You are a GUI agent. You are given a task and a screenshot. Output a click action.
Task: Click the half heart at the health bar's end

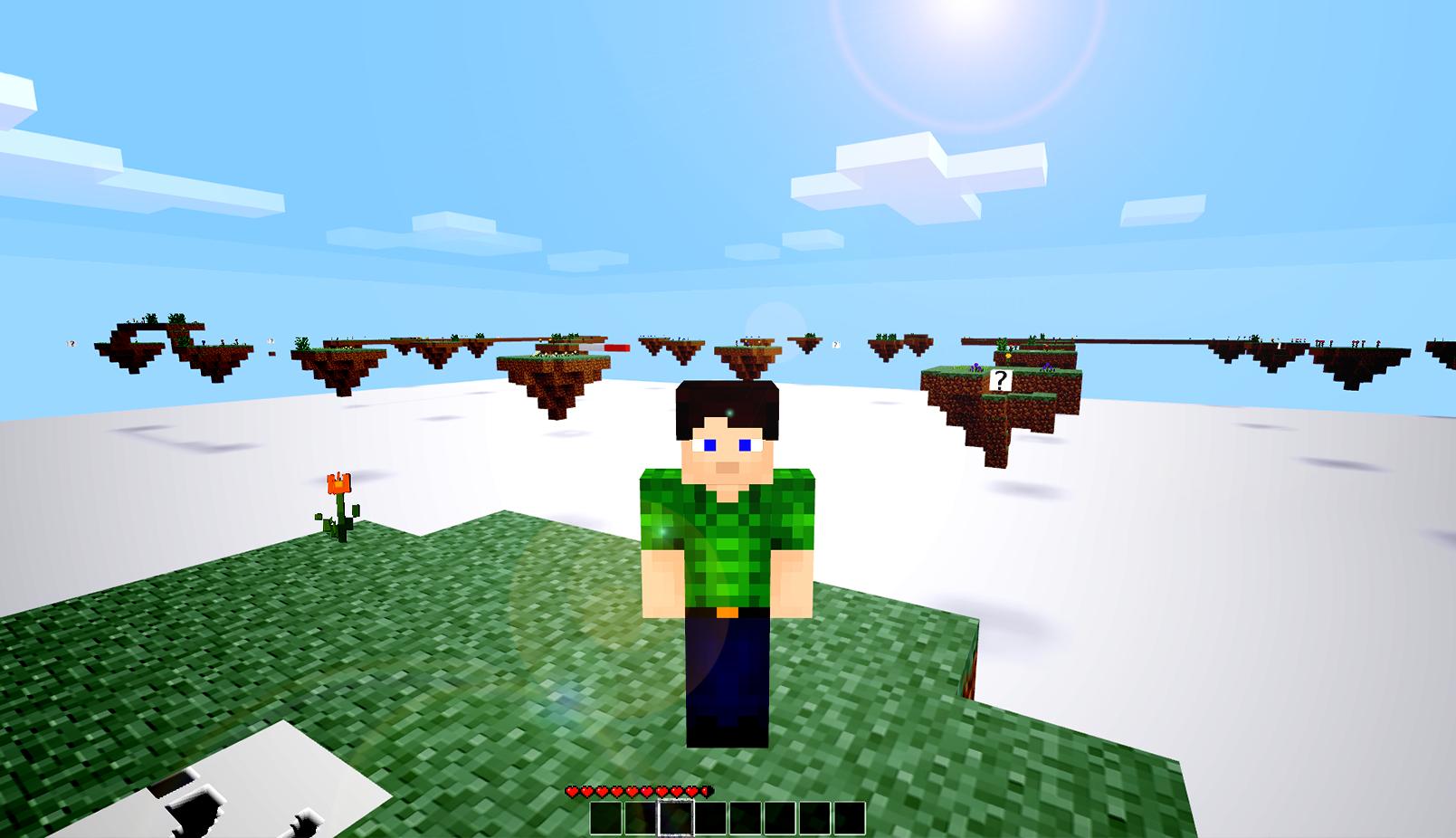tap(707, 790)
